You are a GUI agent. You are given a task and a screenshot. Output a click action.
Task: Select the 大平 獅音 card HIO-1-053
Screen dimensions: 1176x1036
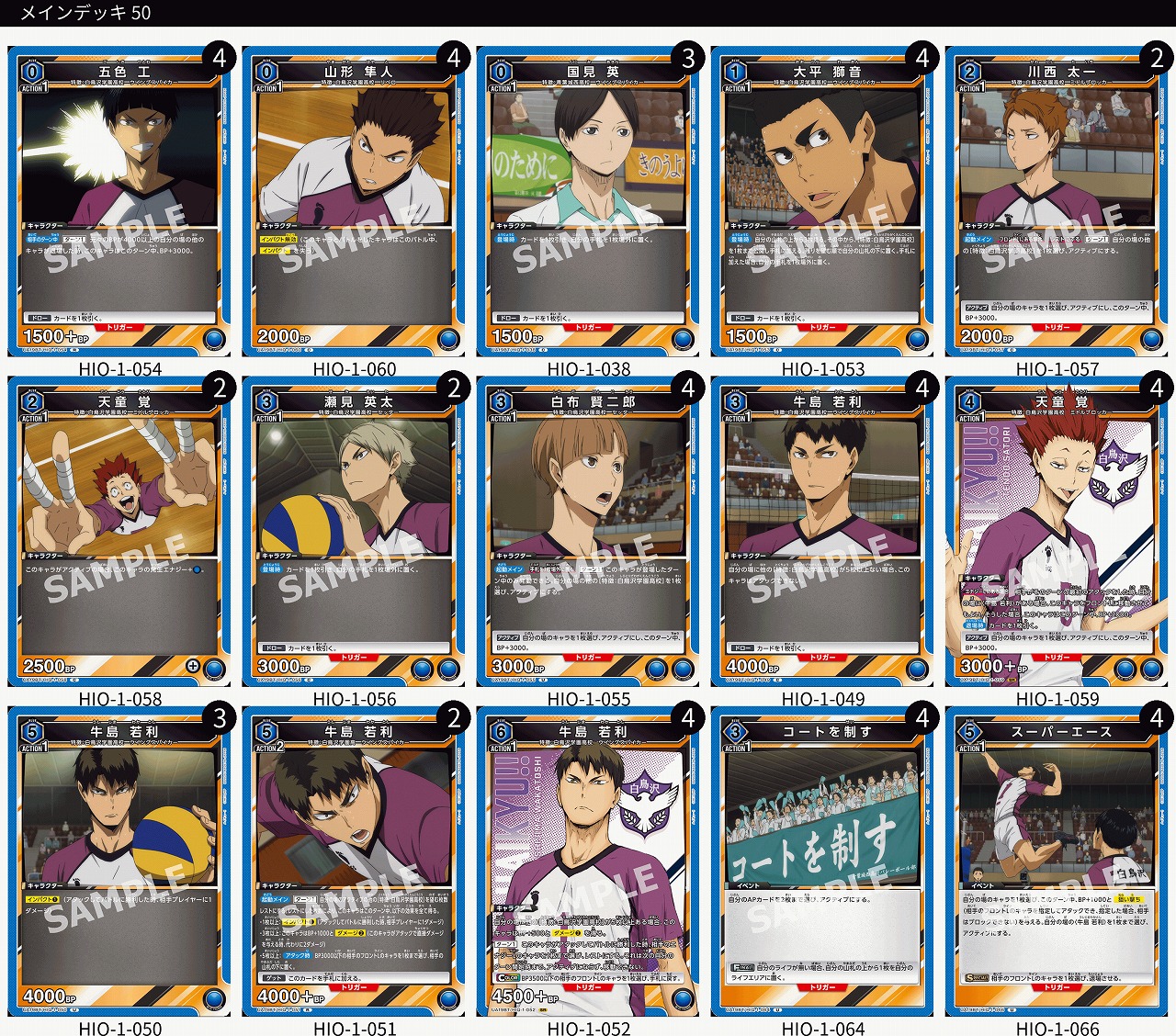(823, 202)
